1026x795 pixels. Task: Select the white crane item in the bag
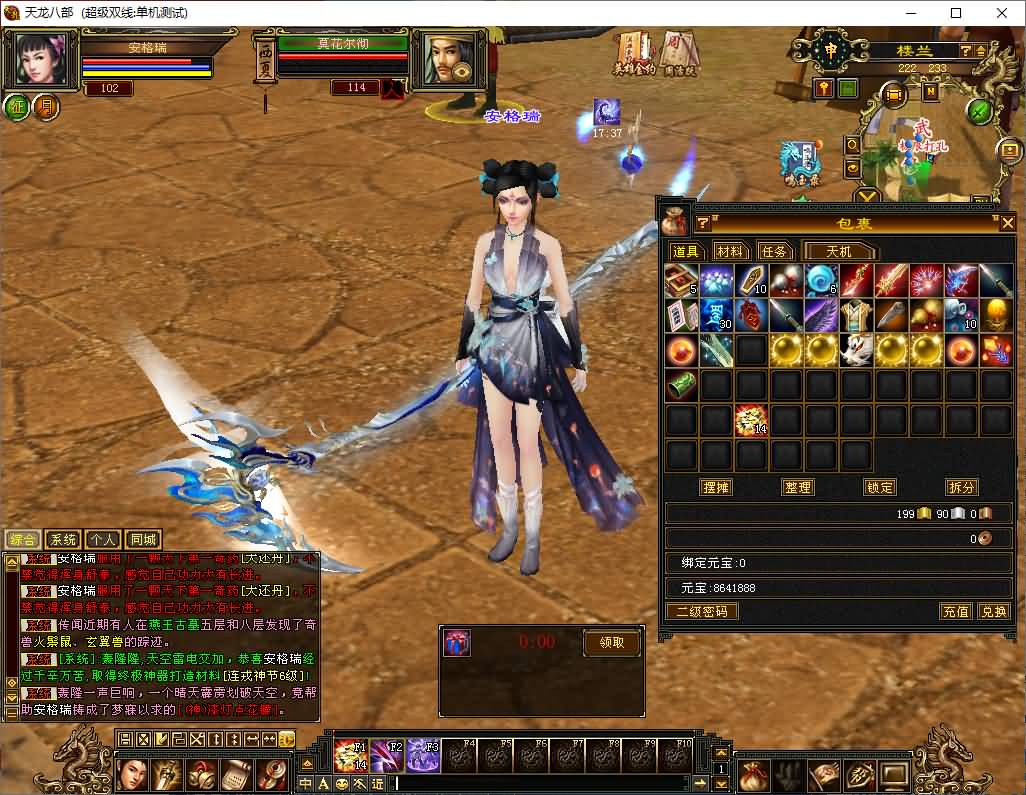click(x=855, y=350)
